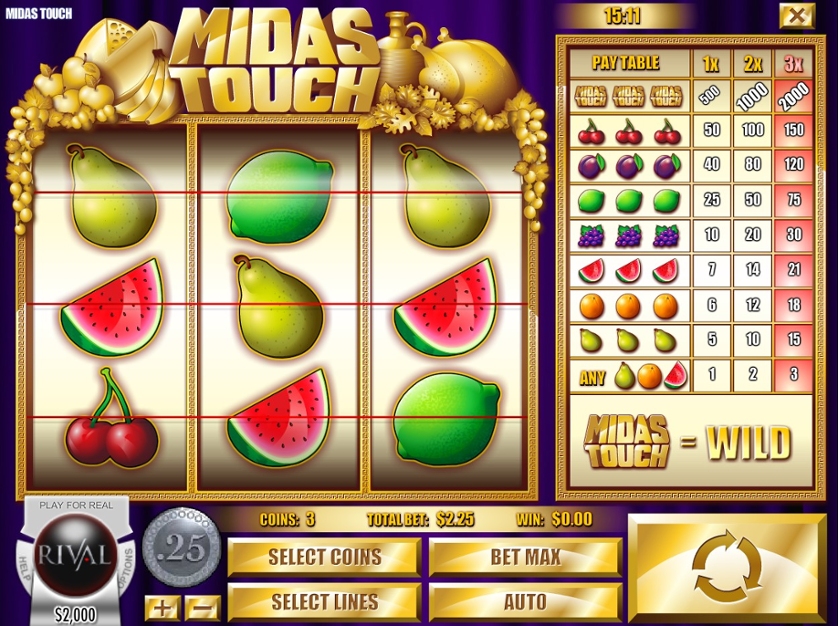Click the Play For Real banner
The image size is (838, 626).
[76, 505]
